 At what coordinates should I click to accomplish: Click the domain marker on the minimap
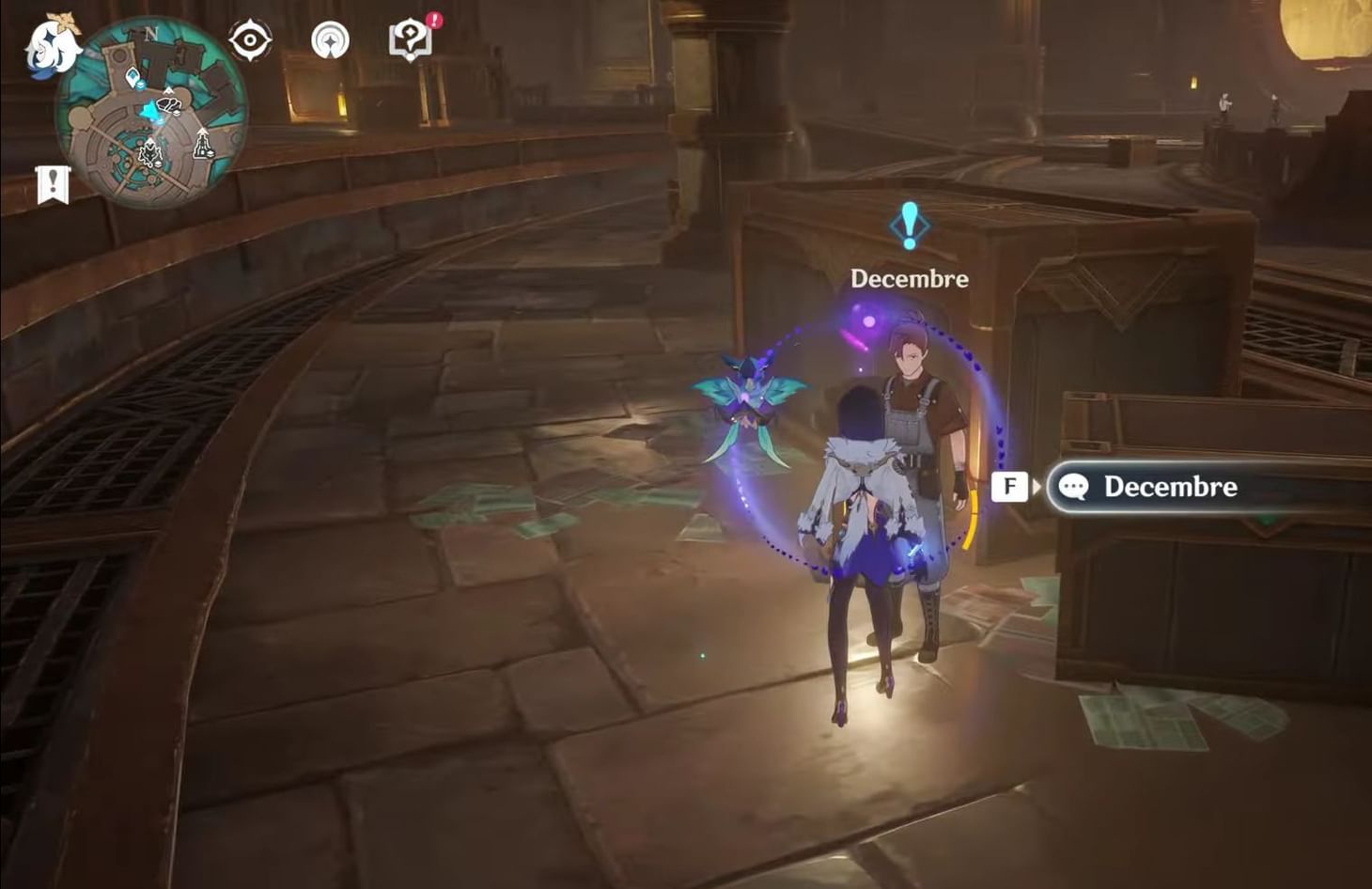(x=150, y=152)
